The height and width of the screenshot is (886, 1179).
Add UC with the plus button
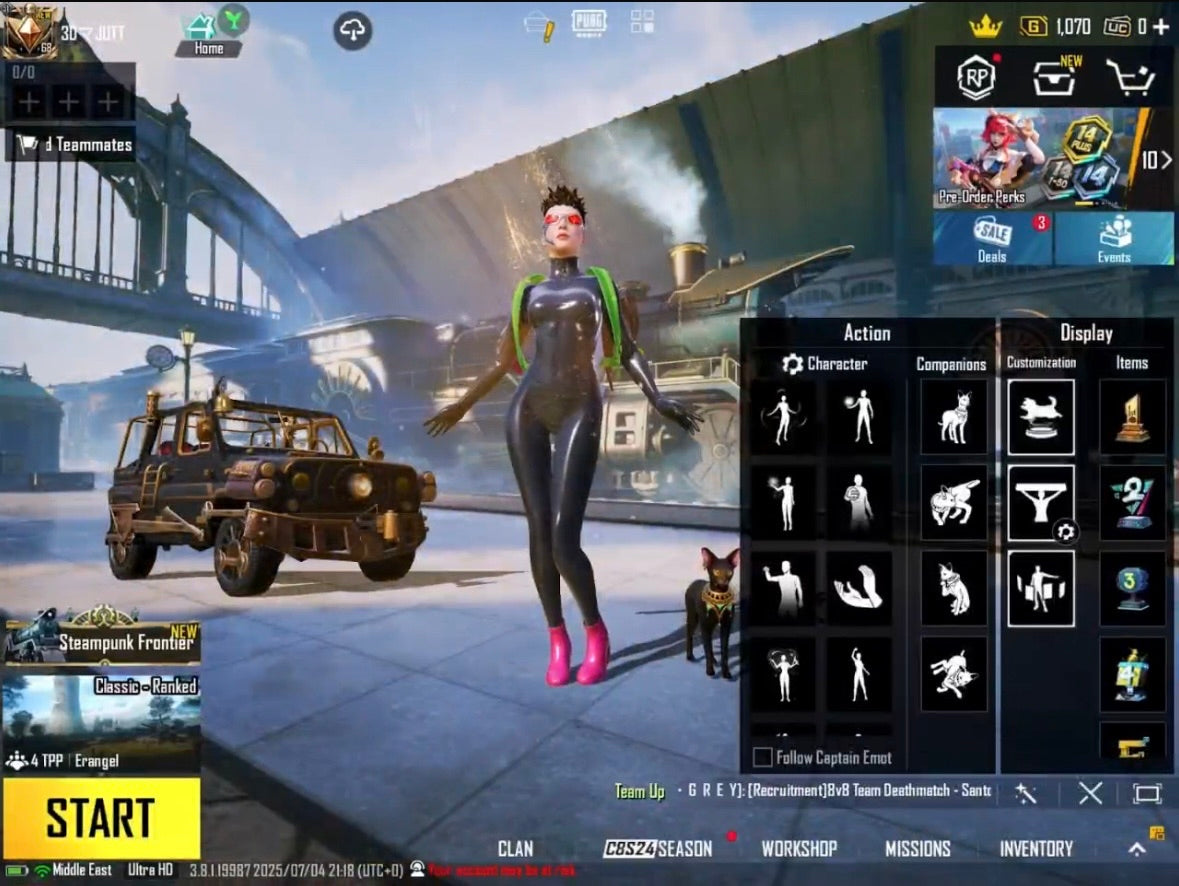pyautogui.click(x=1161, y=27)
